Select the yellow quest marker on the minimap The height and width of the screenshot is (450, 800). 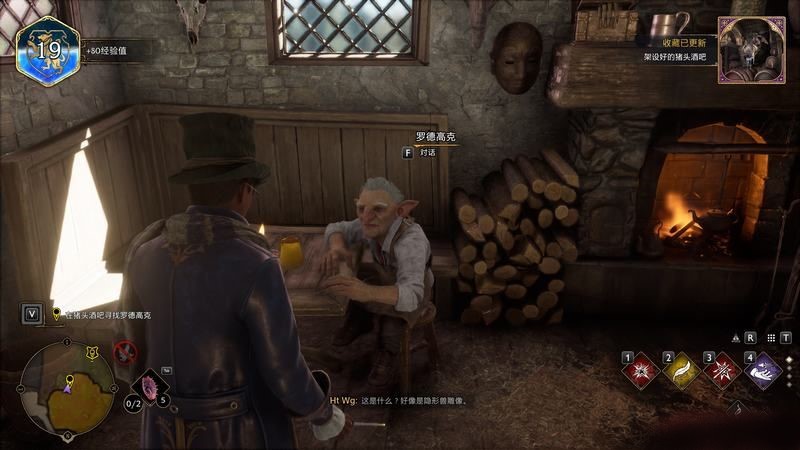[x=69, y=381]
